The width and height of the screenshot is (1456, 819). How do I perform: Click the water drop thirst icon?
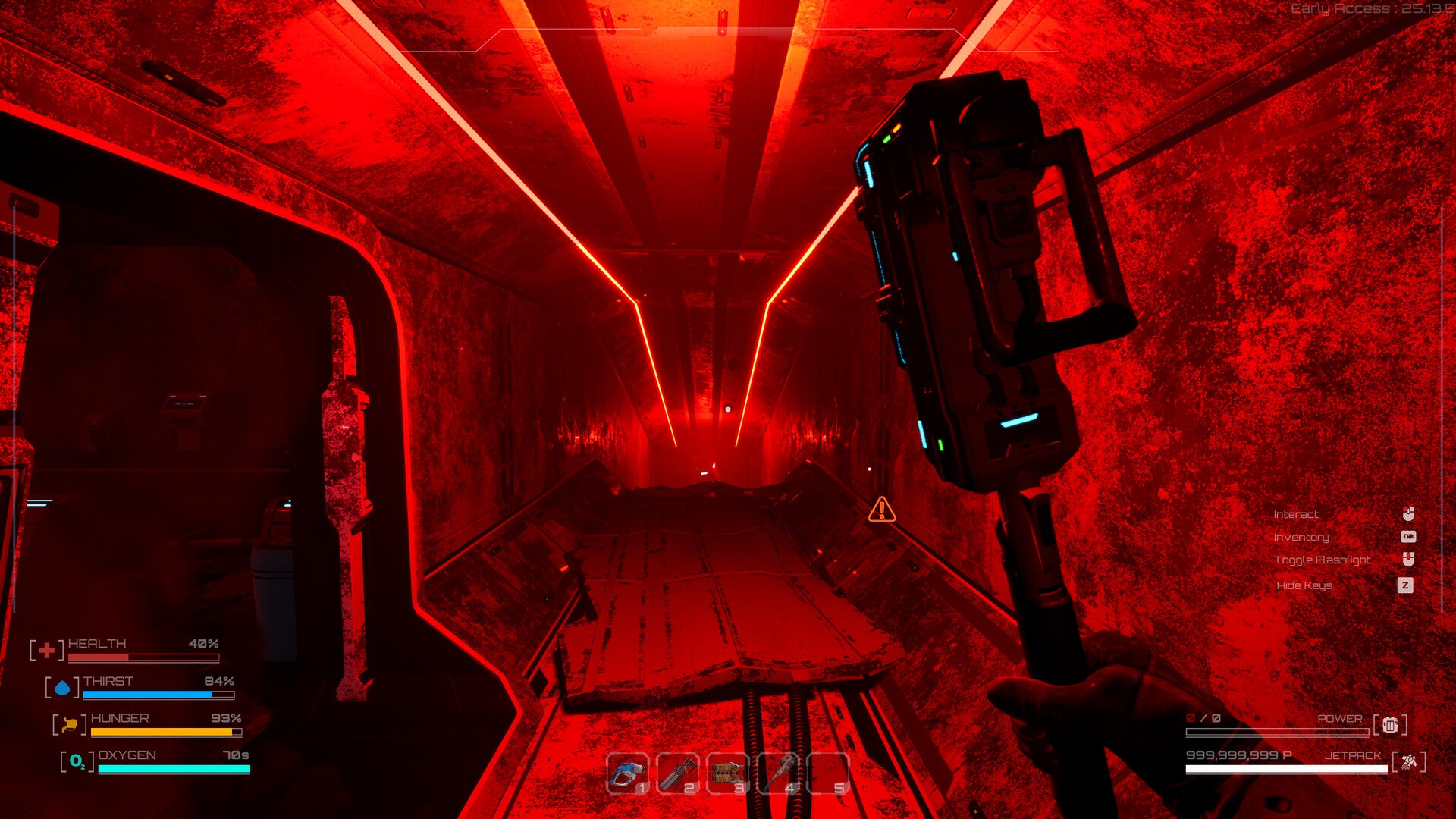[x=62, y=688]
